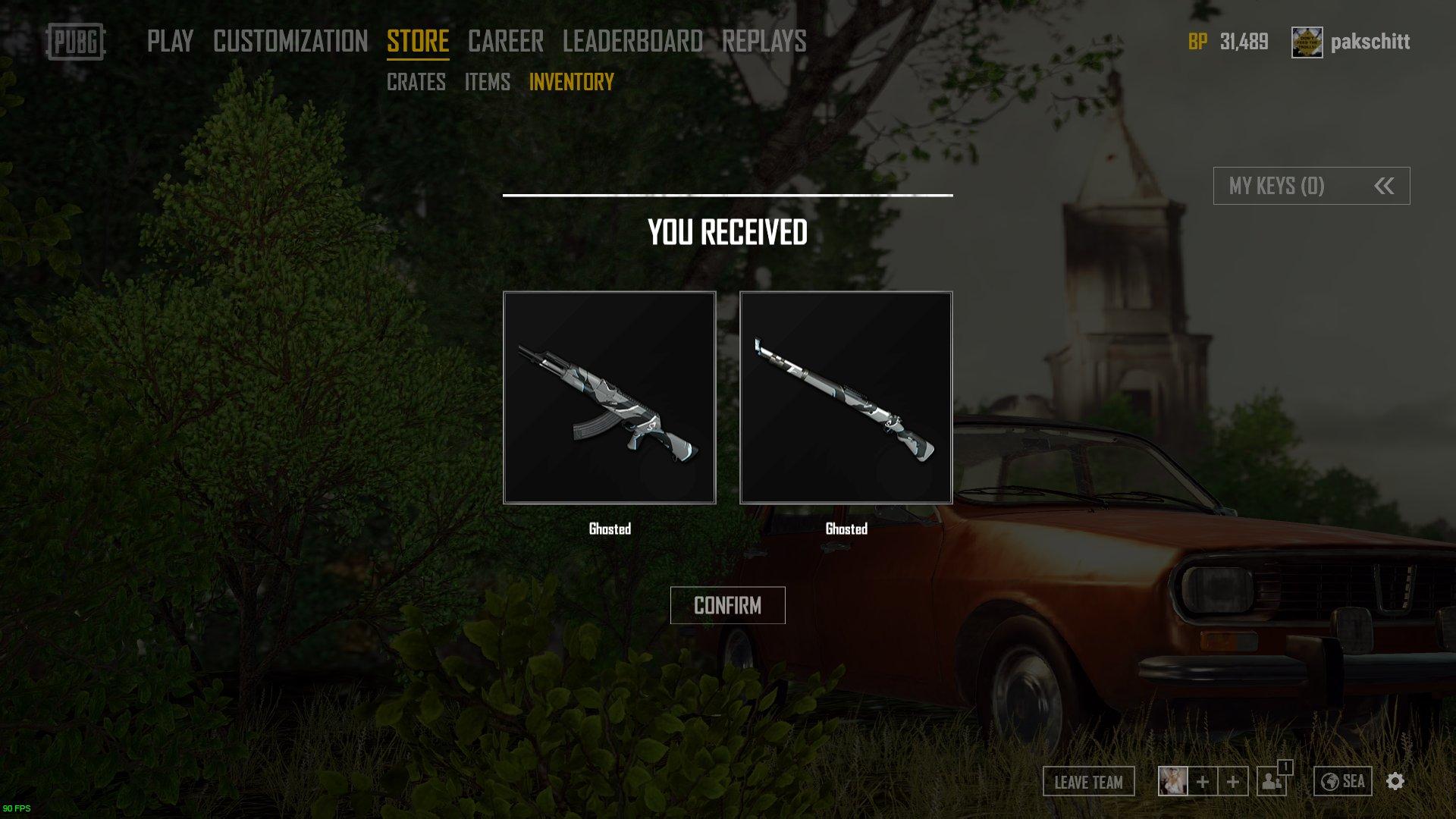
Task: Expand the My Keys panel
Action: point(1311,186)
